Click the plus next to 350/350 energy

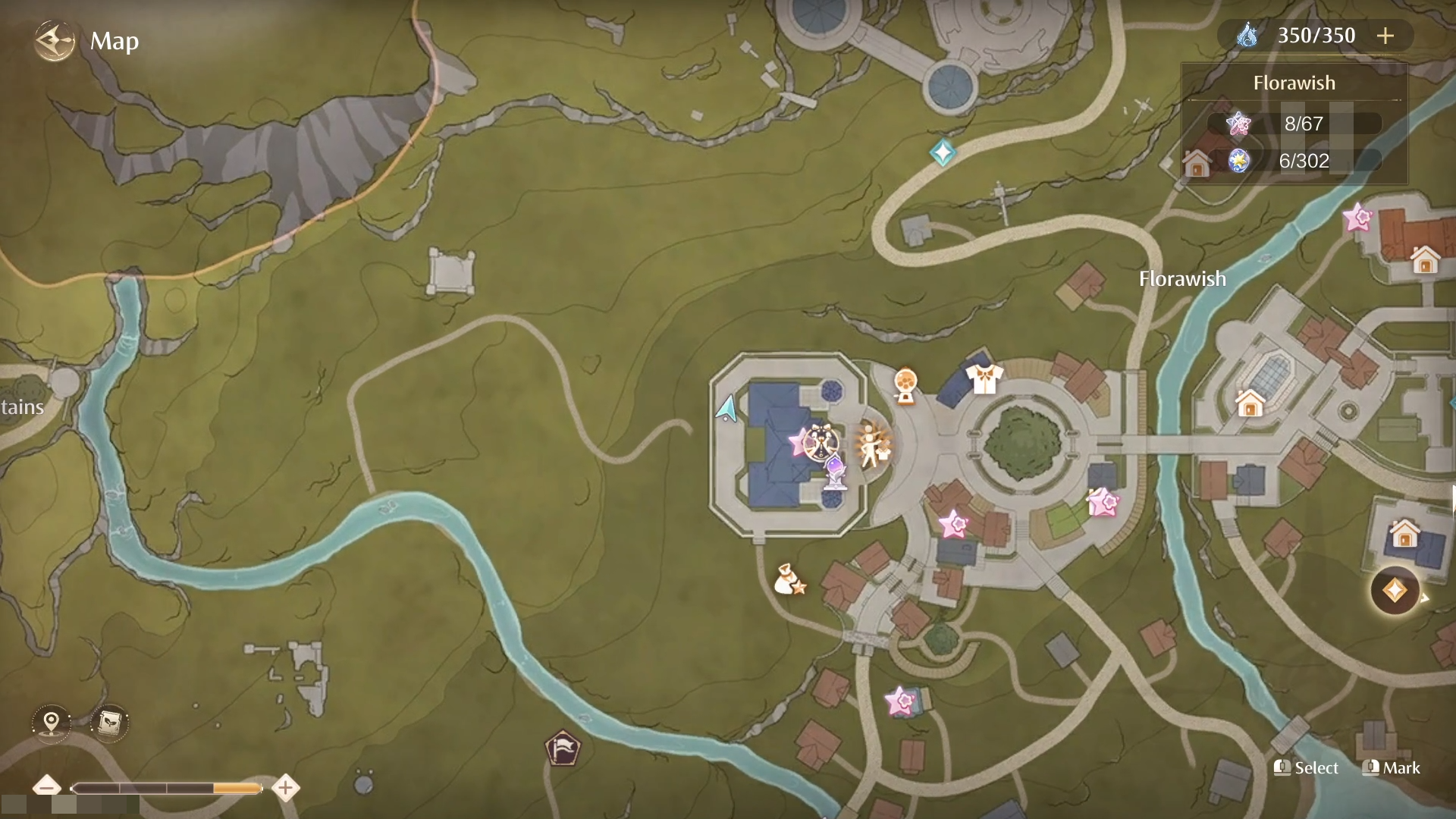point(1386,35)
